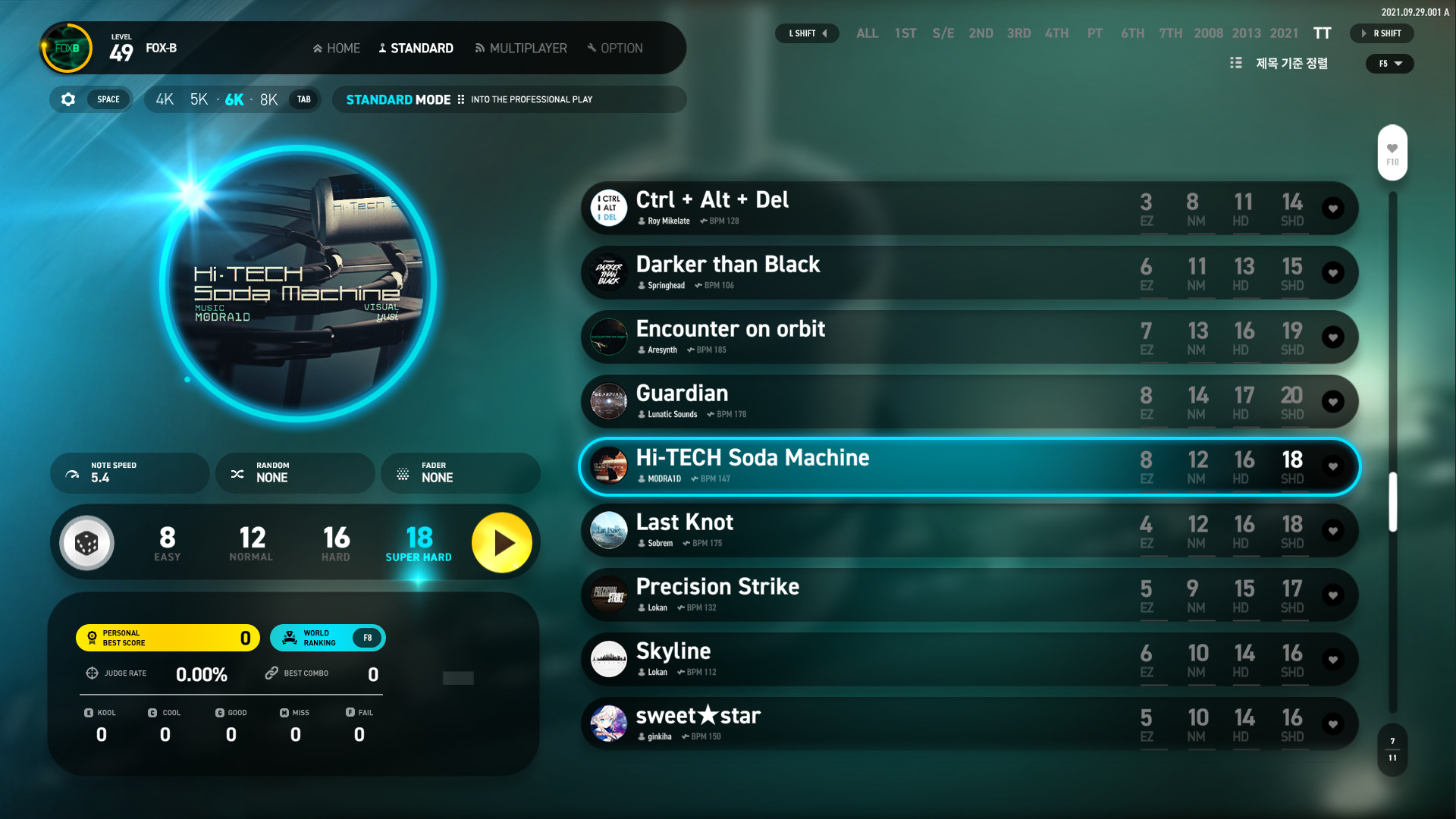Click the fader icon in the FADER panel

403,472
